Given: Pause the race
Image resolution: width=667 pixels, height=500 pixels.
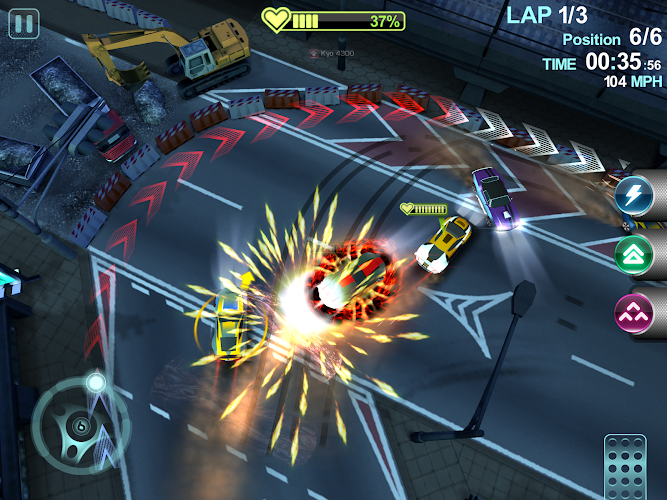Looking at the screenshot, I should 24,23.
